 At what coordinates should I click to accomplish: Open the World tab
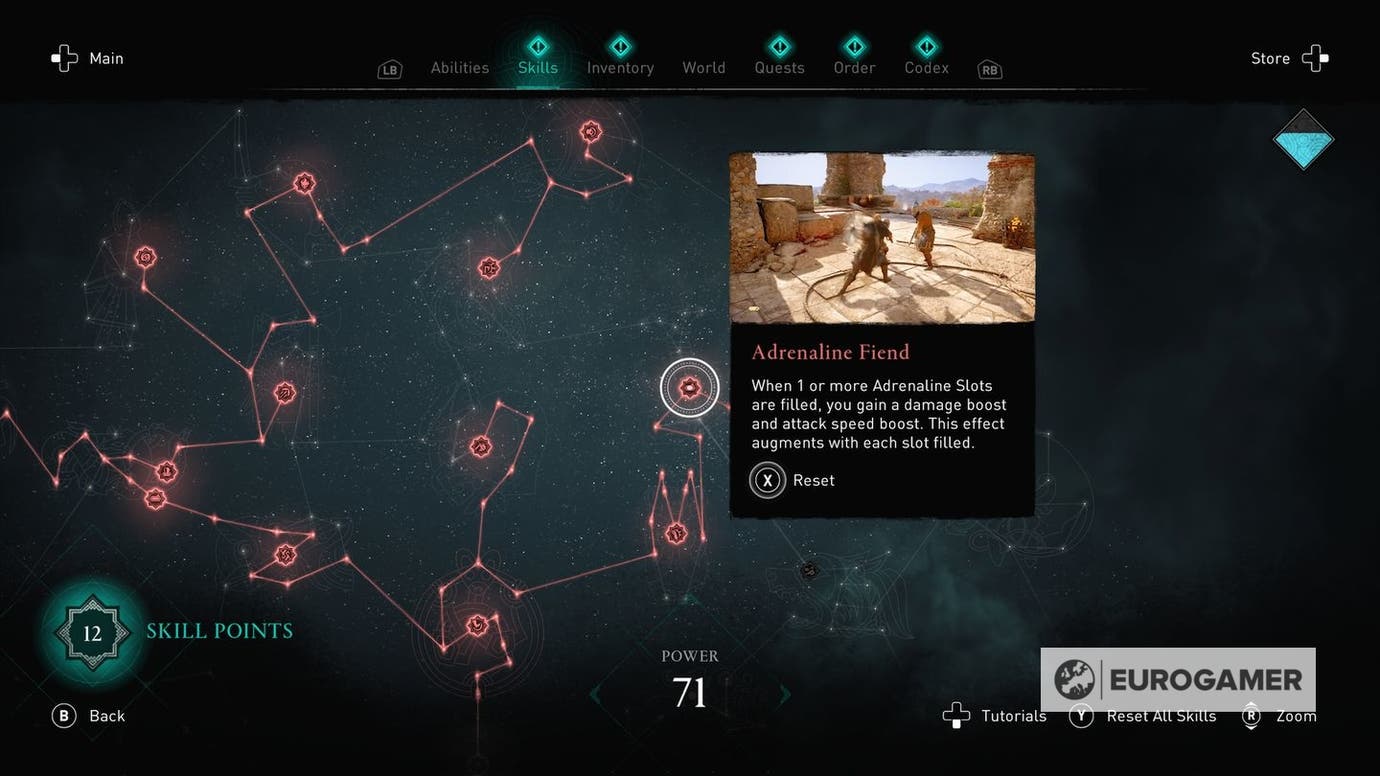pyautogui.click(x=703, y=67)
